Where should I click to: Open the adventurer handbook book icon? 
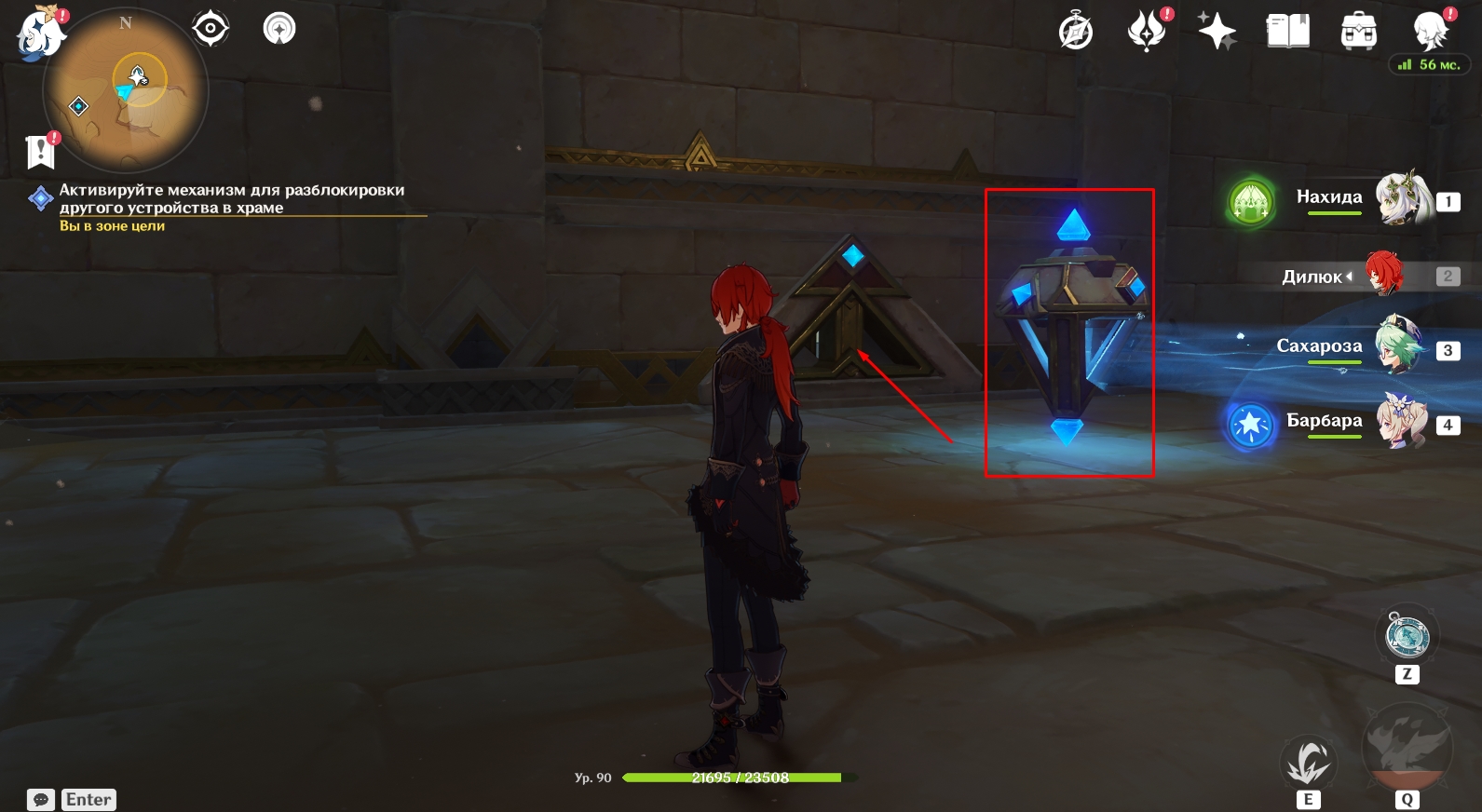(1287, 31)
